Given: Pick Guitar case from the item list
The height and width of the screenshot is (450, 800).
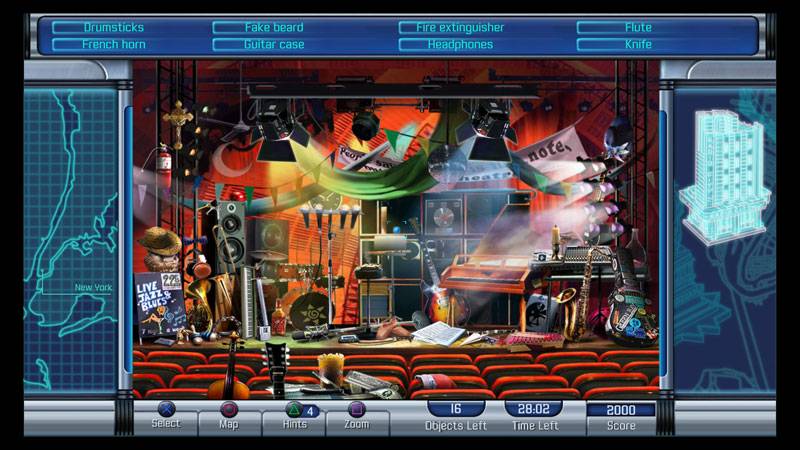Looking at the screenshot, I should coord(273,45).
